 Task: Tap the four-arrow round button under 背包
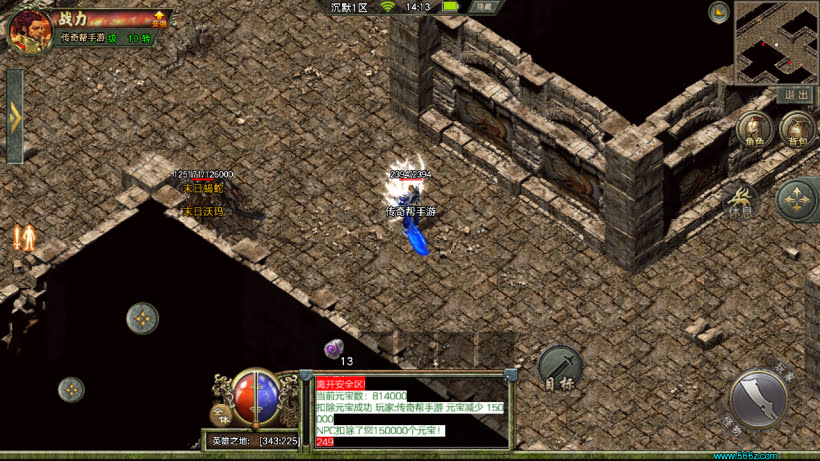797,200
